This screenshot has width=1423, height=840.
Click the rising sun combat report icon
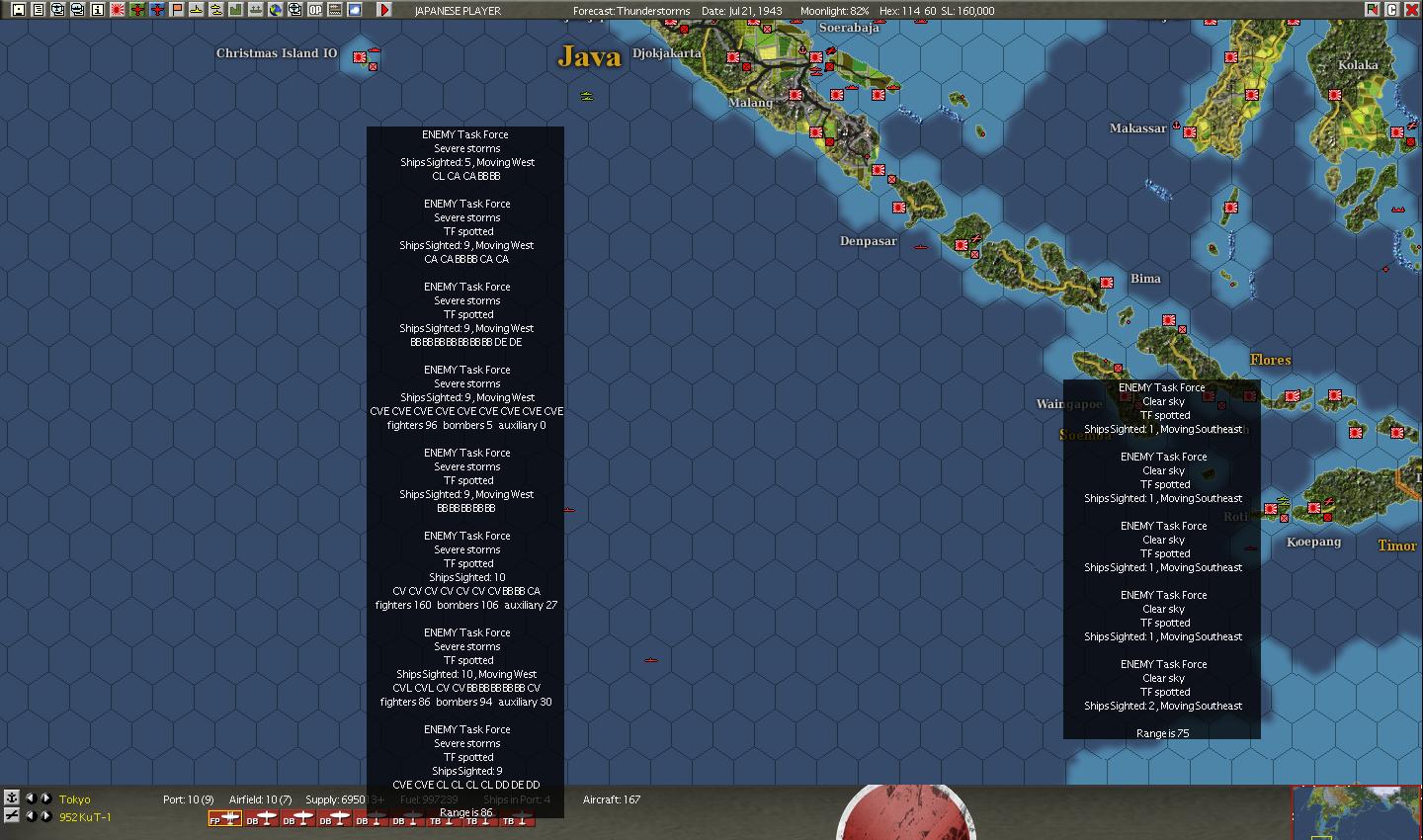[117, 9]
